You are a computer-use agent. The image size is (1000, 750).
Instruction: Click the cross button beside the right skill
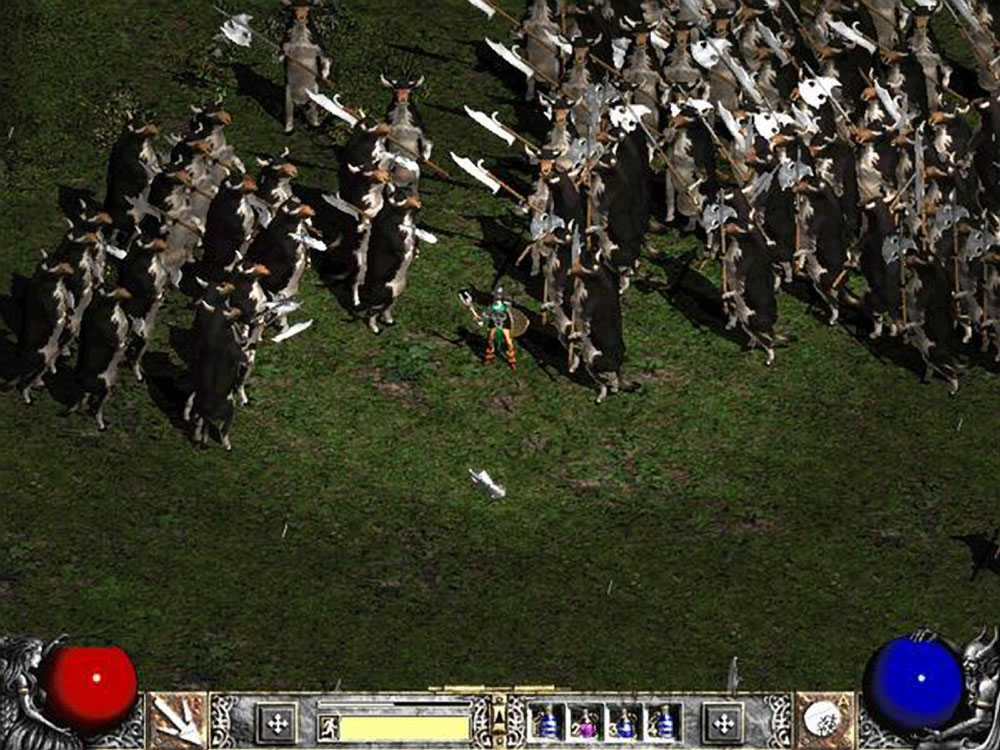coord(723,722)
